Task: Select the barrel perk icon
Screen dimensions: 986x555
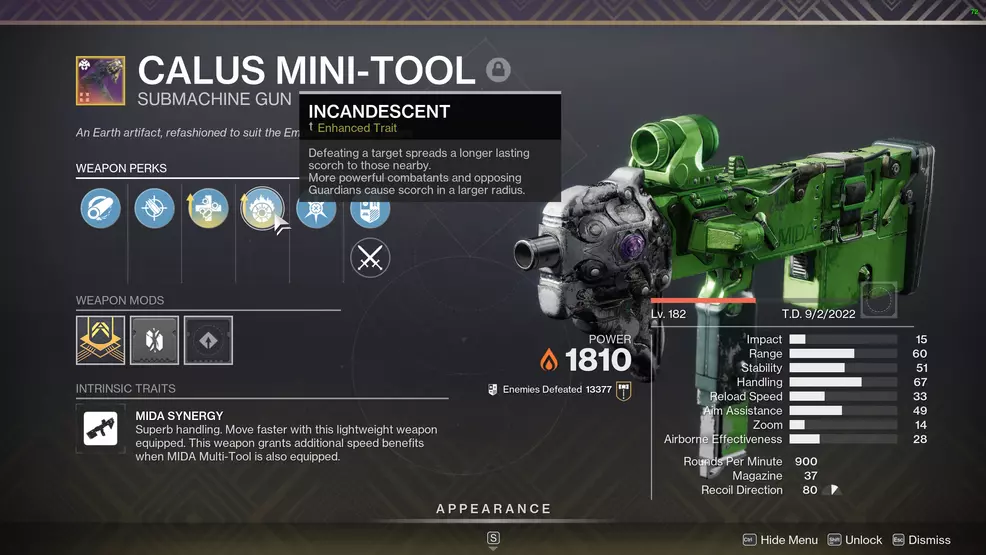Action: click(x=100, y=209)
